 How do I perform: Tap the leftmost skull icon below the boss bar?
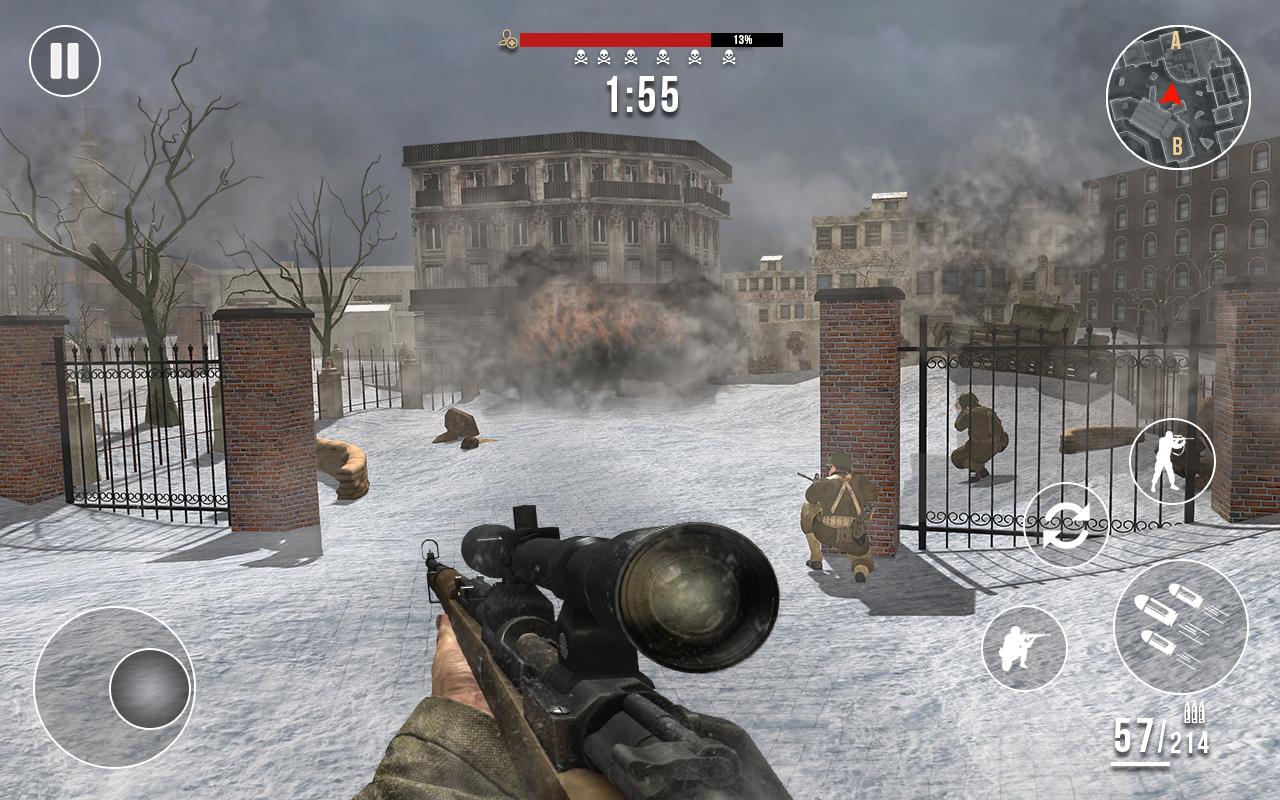pyautogui.click(x=580, y=58)
